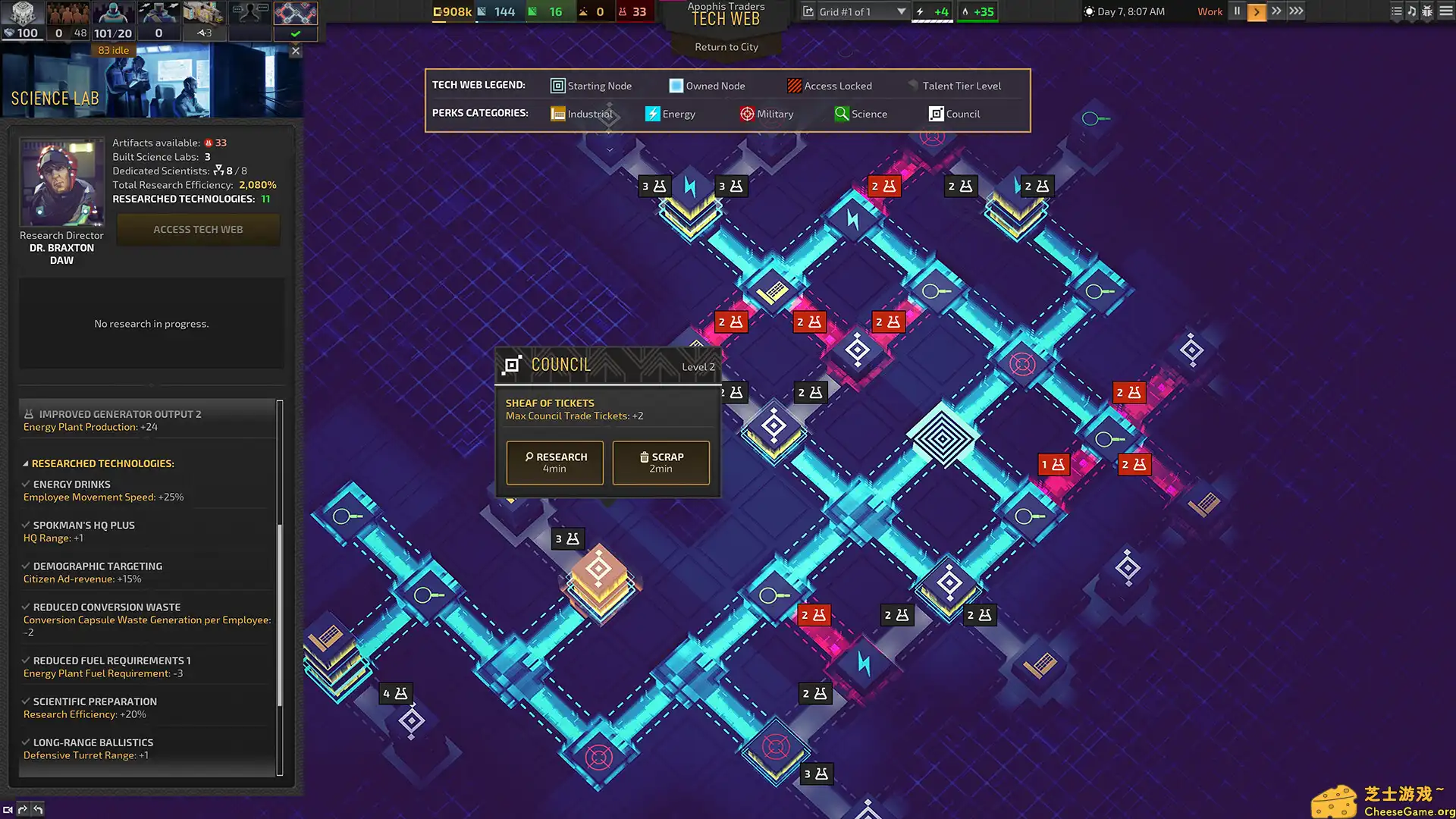Pause the game time
Image resolution: width=1456 pixels, height=819 pixels.
[1237, 11]
